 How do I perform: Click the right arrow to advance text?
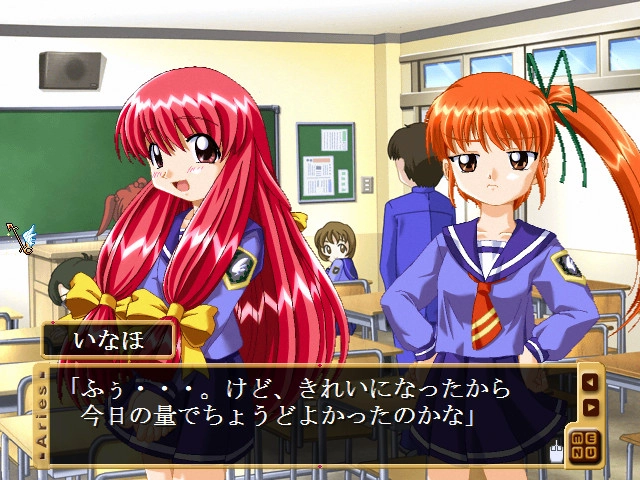(x=590, y=406)
